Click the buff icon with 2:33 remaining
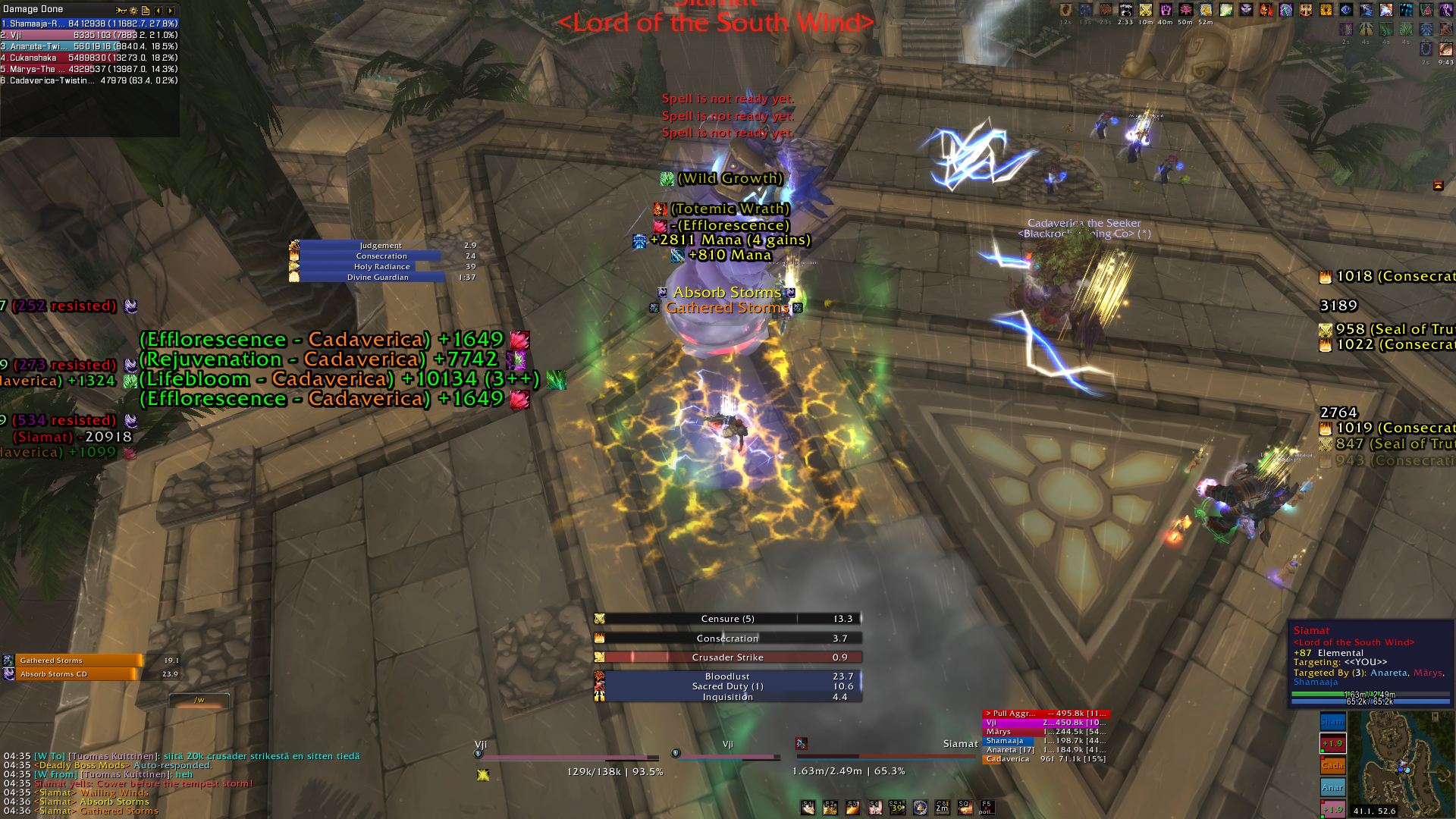Image resolution: width=1456 pixels, height=819 pixels. [x=1125, y=11]
